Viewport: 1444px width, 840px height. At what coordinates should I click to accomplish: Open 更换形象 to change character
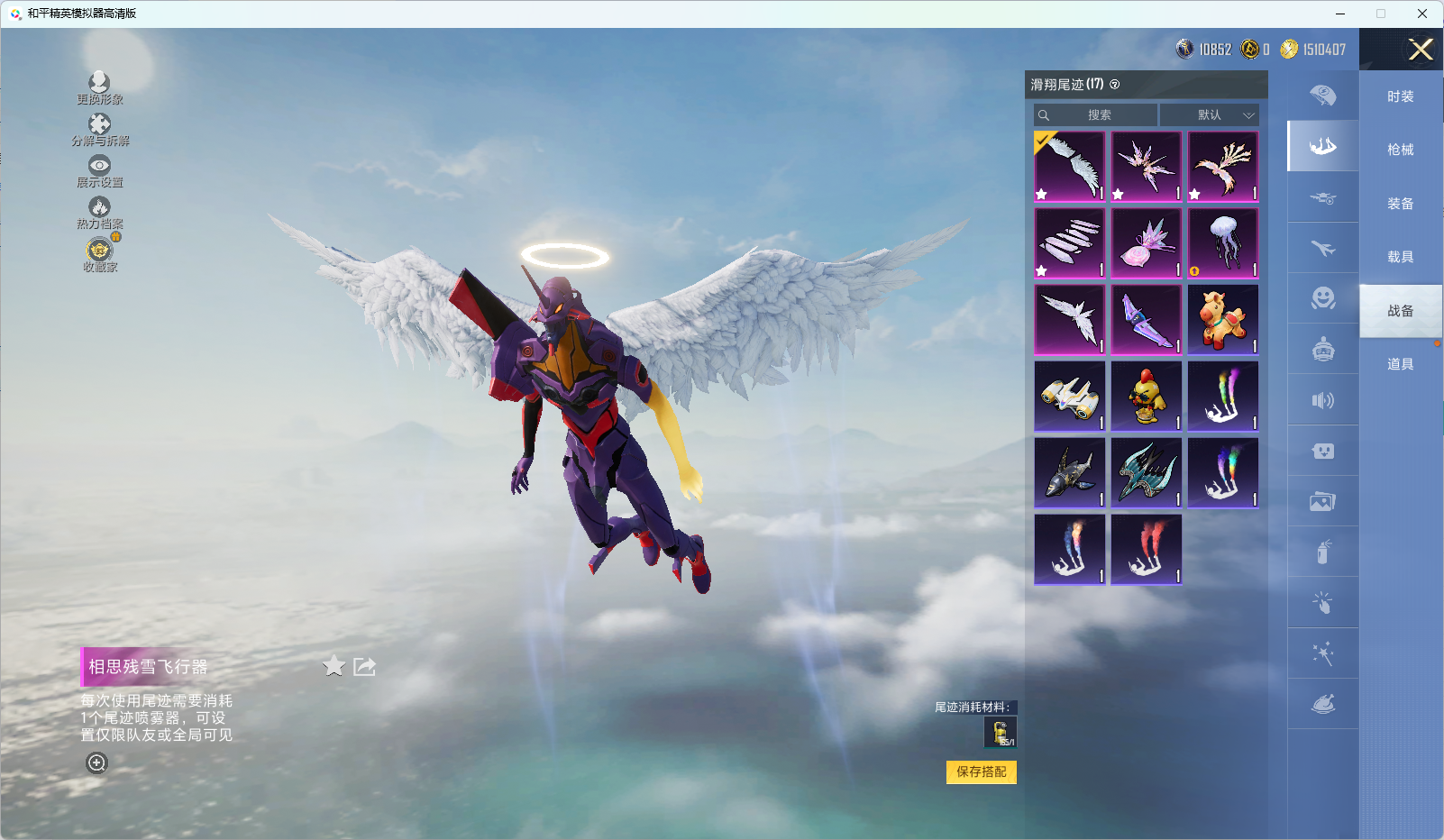point(99,87)
